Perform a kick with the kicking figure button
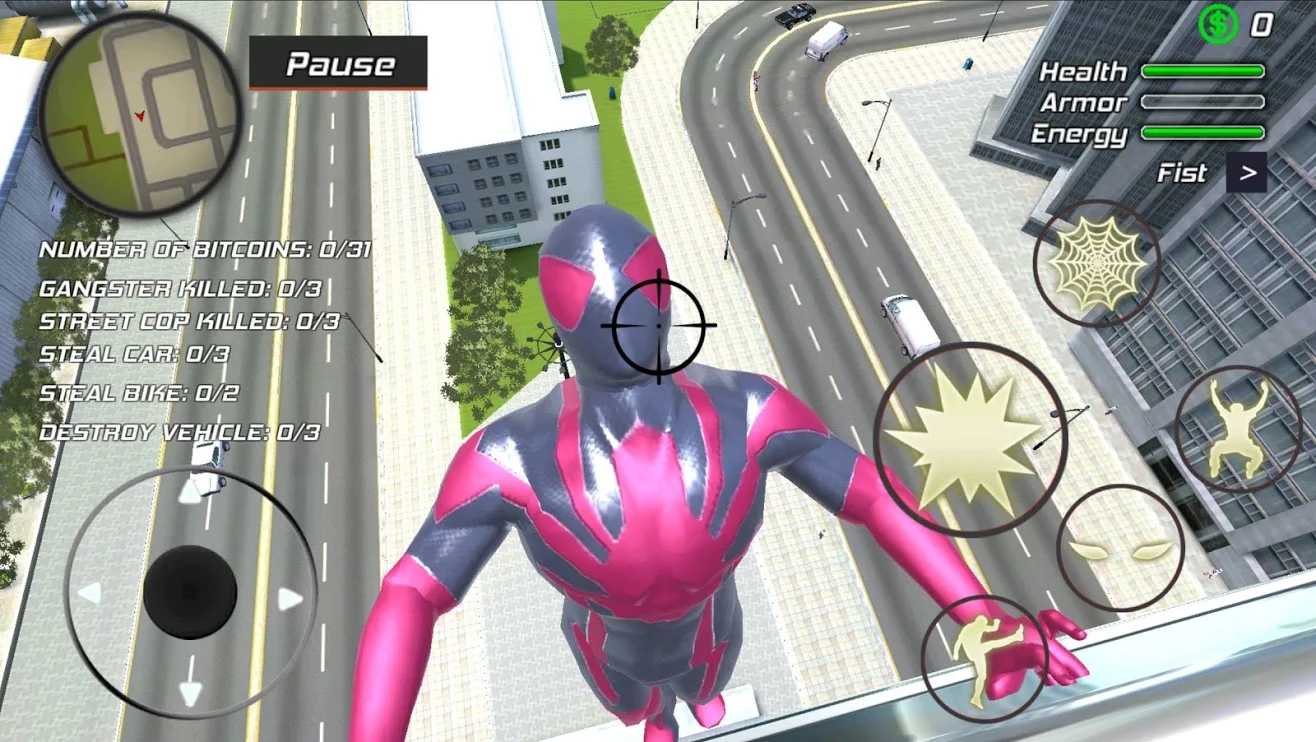1316x742 pixels. (984, 657)
